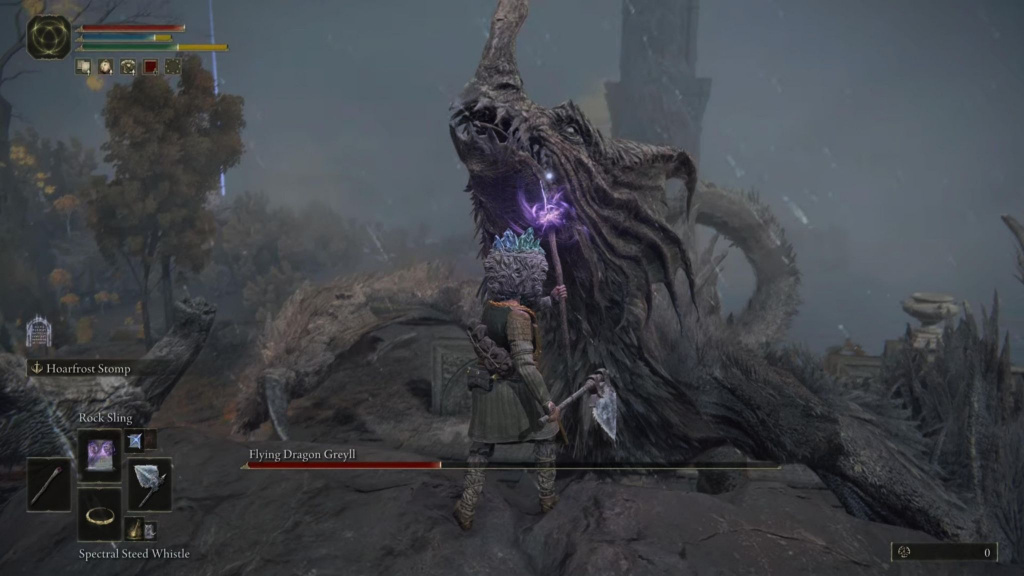
Task: Click the right-hand axe weapon slot
Action: point(150,484)
